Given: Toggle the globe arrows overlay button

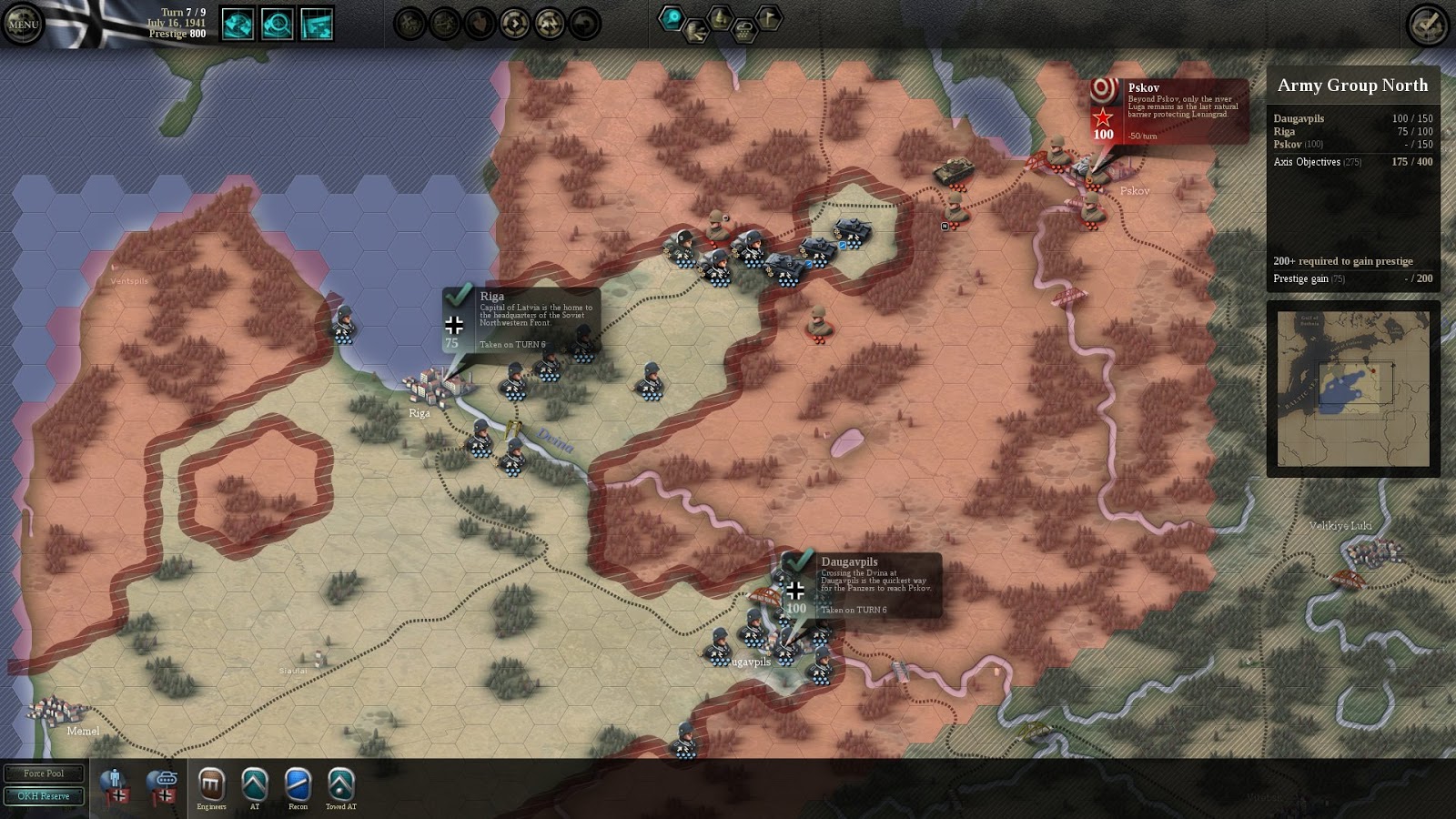Looking at the screenshot, I should coord(238,24).
